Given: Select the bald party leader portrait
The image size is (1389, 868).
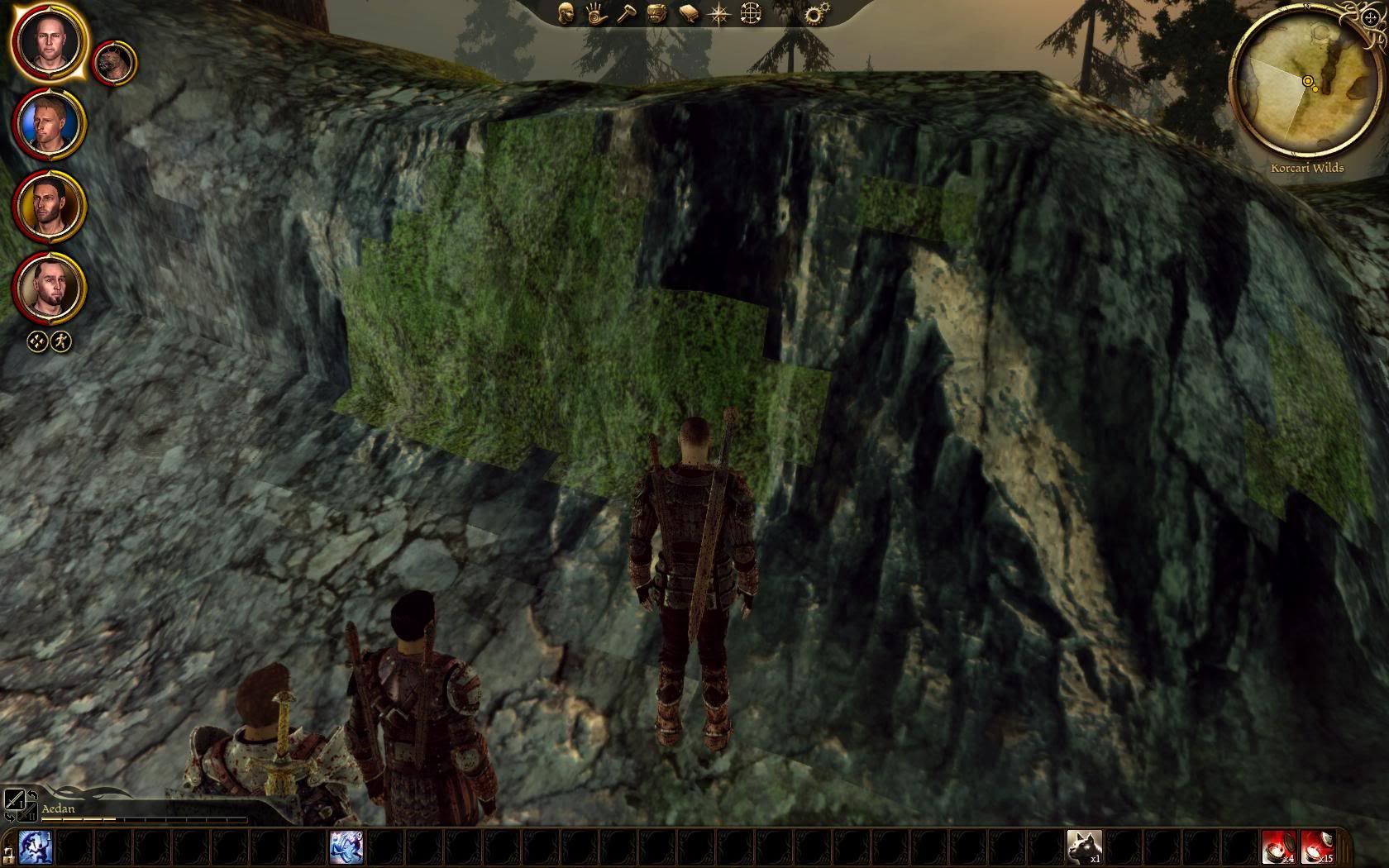Looking at the screenshot, I should point(49,41).
